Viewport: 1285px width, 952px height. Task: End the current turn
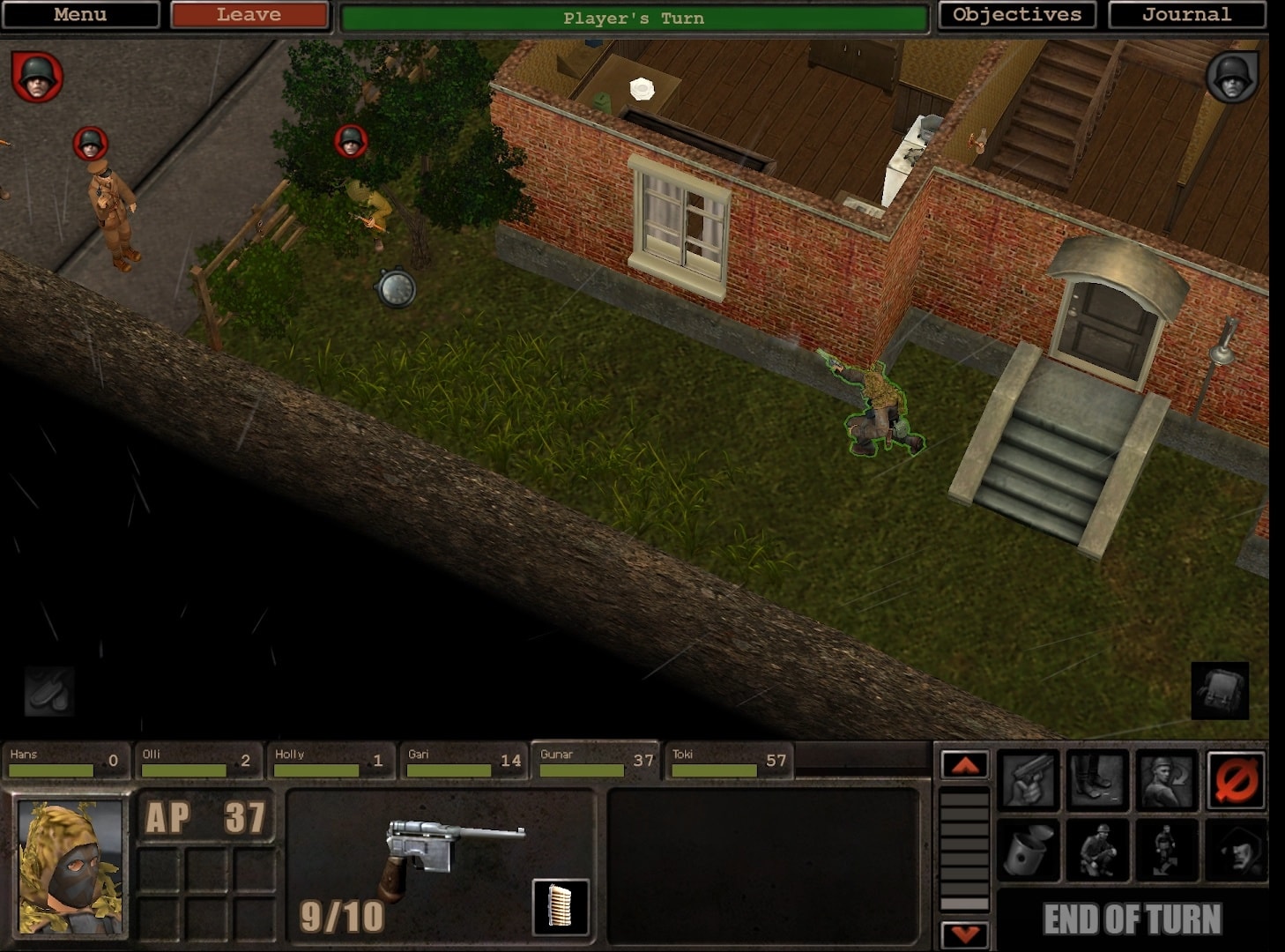click(1132, 919)
